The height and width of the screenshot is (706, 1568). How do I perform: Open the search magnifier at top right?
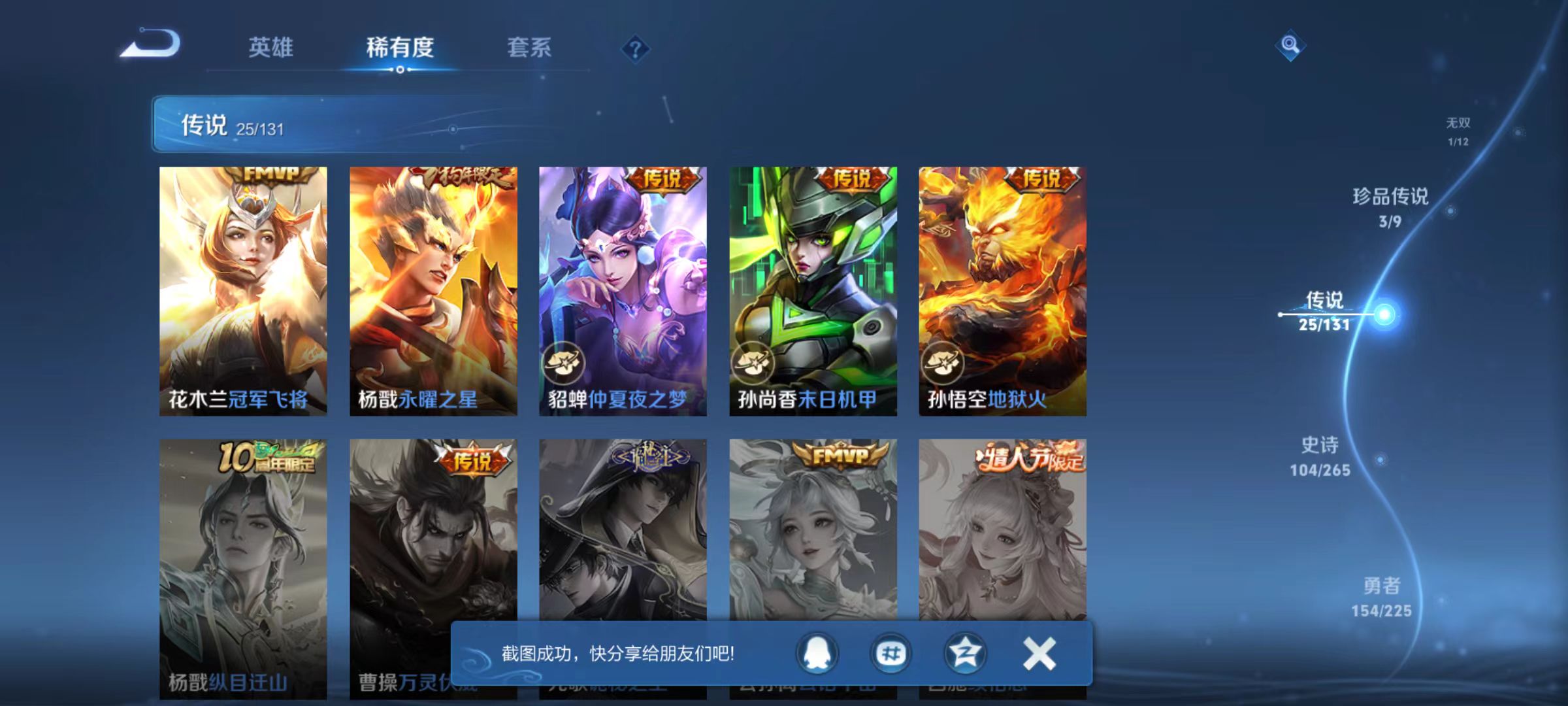1288,44
